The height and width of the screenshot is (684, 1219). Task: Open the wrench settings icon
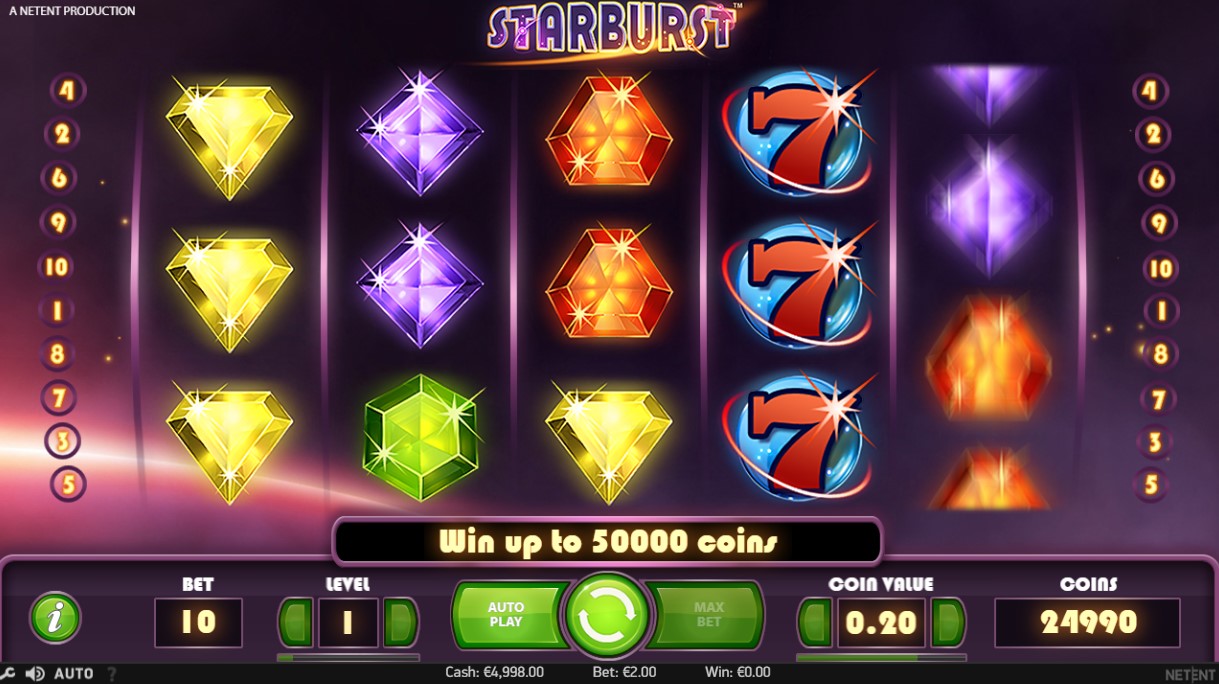tap(8, 673)
